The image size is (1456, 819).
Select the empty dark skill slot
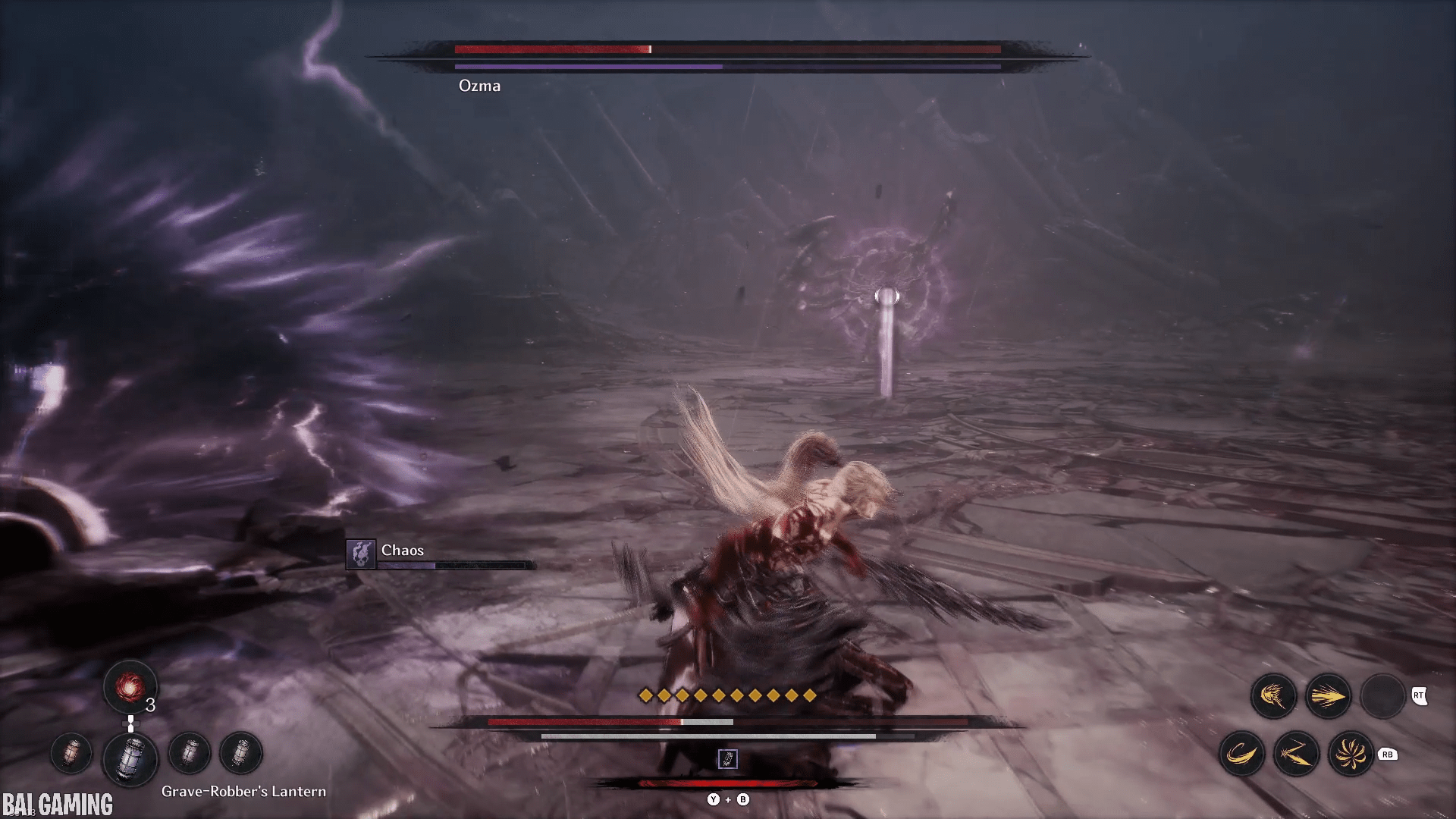[1382, 696]
